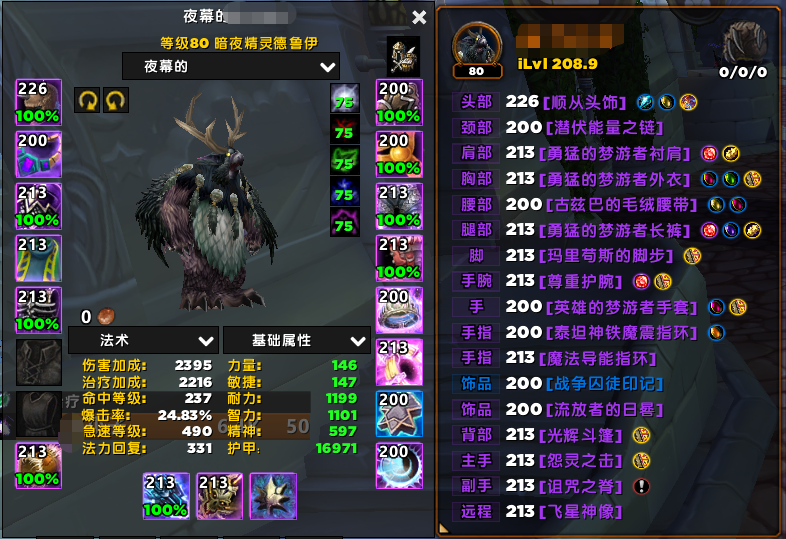Close the character panel with the X
This screenshot has width=786, height=539.
tap(419, 17)
